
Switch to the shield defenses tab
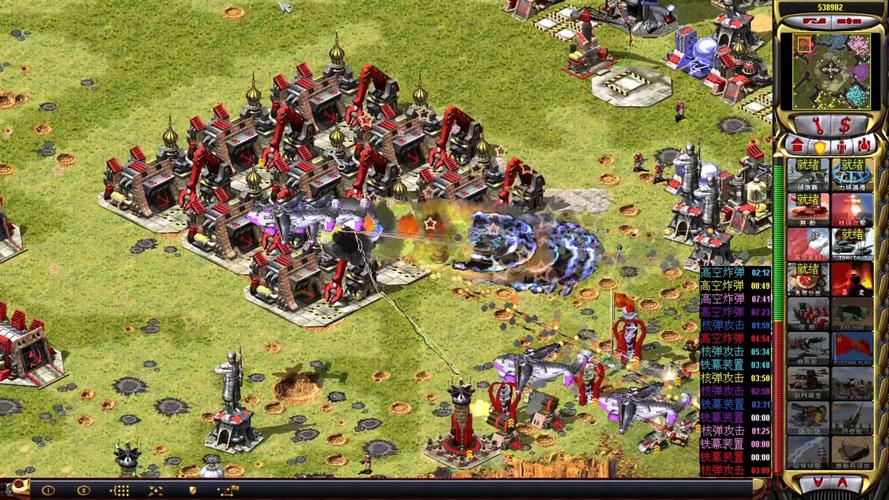pyautogui.click(x=817, y=145)
